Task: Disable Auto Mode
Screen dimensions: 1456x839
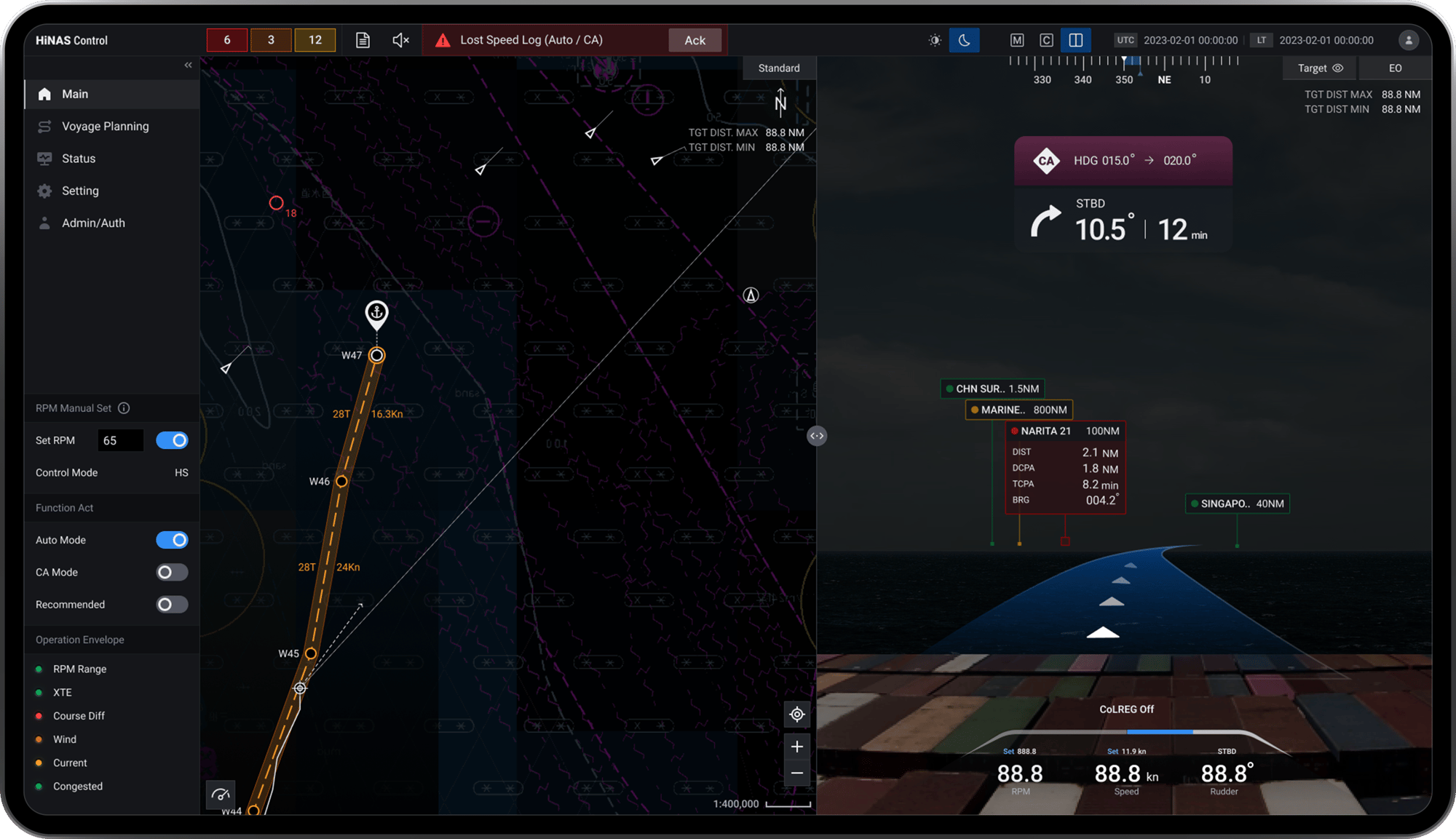Action: [172, 540]
